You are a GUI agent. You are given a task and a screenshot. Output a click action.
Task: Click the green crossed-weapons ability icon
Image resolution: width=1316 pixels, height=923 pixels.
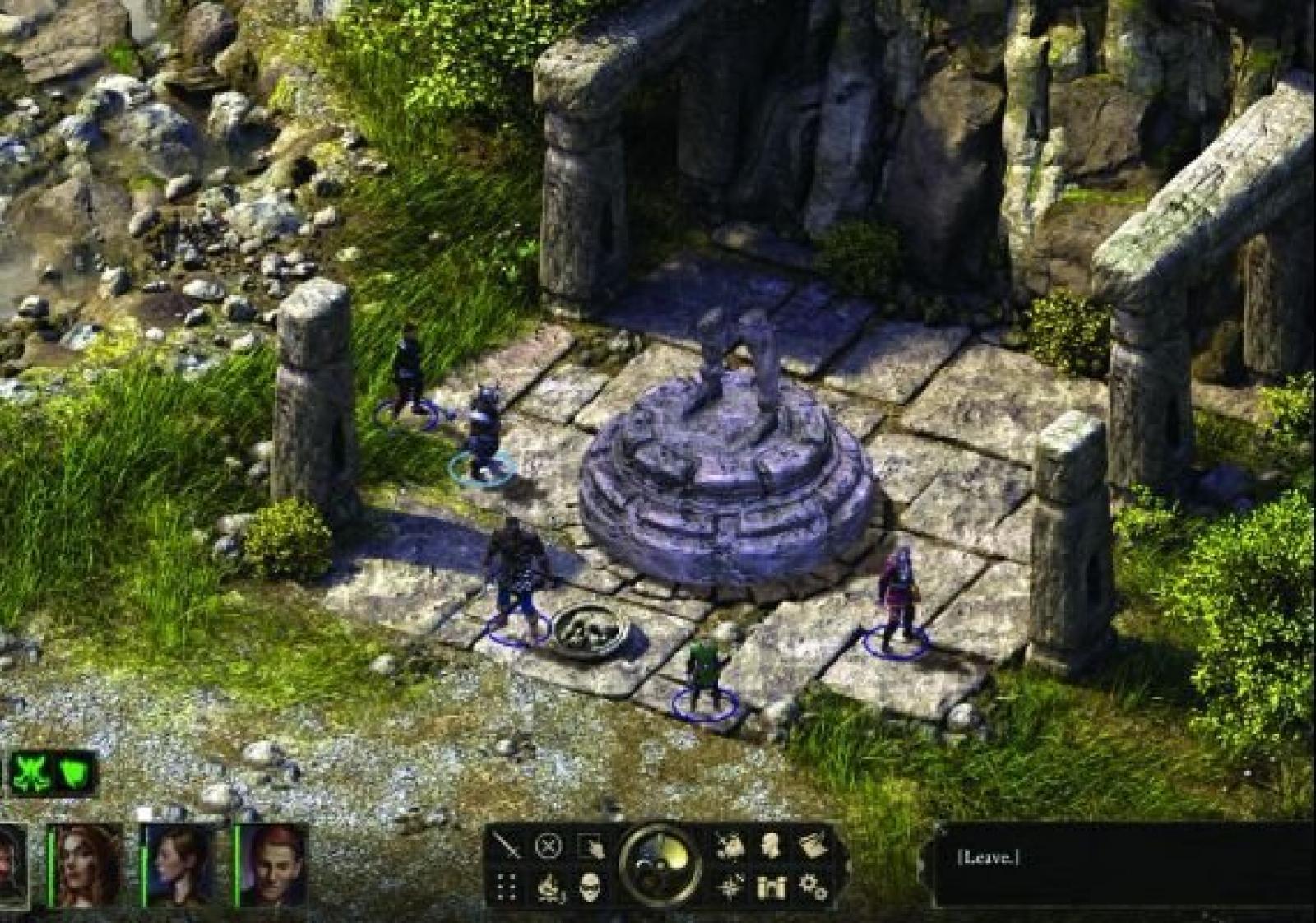point(31,773)
